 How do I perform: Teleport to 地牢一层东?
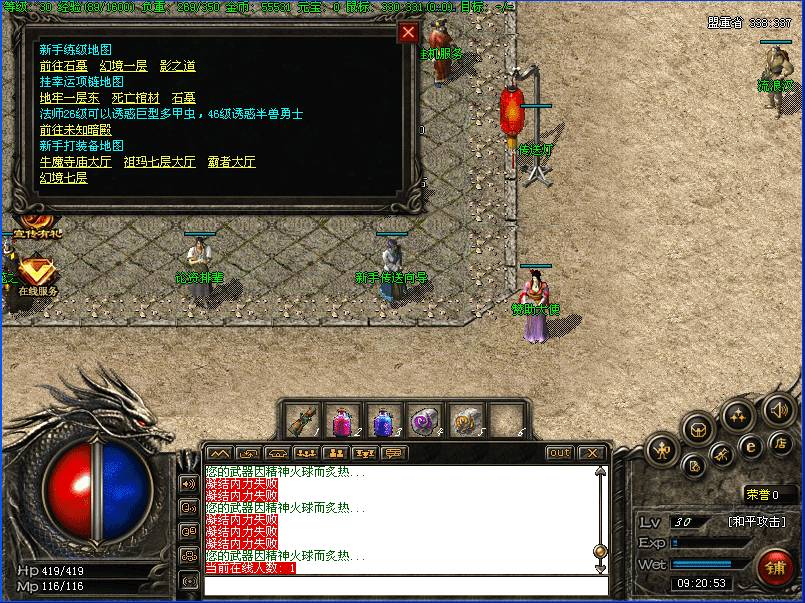pos(69,98)
